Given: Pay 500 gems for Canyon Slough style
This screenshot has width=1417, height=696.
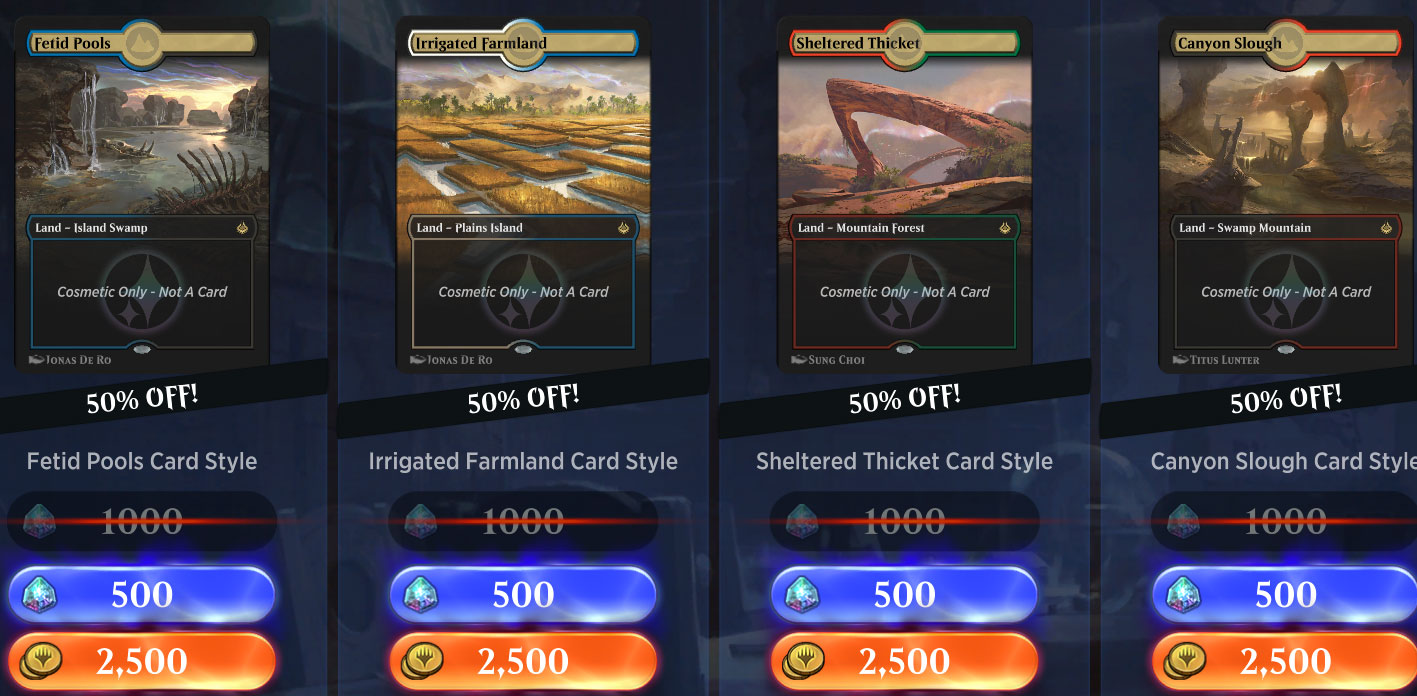Looking at the screenshot, I should click(1285, 595).
